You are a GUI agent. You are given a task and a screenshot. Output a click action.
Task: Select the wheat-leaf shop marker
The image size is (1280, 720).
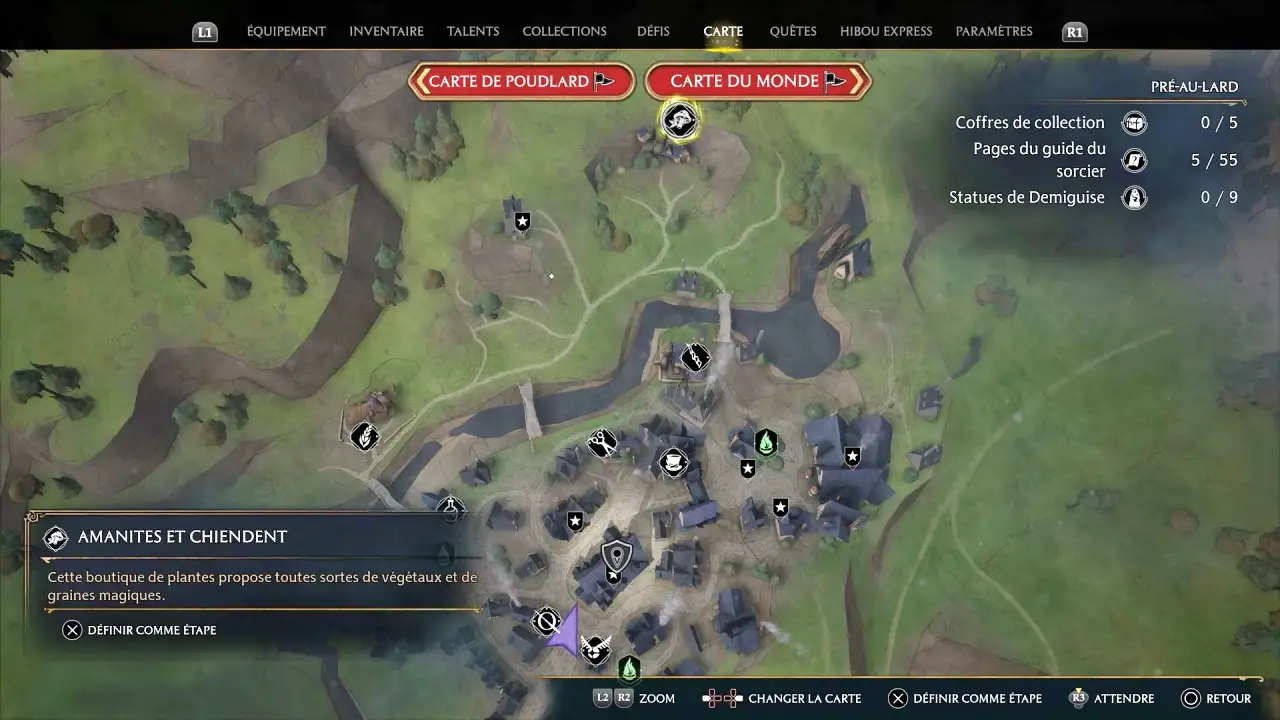(364, 436)
